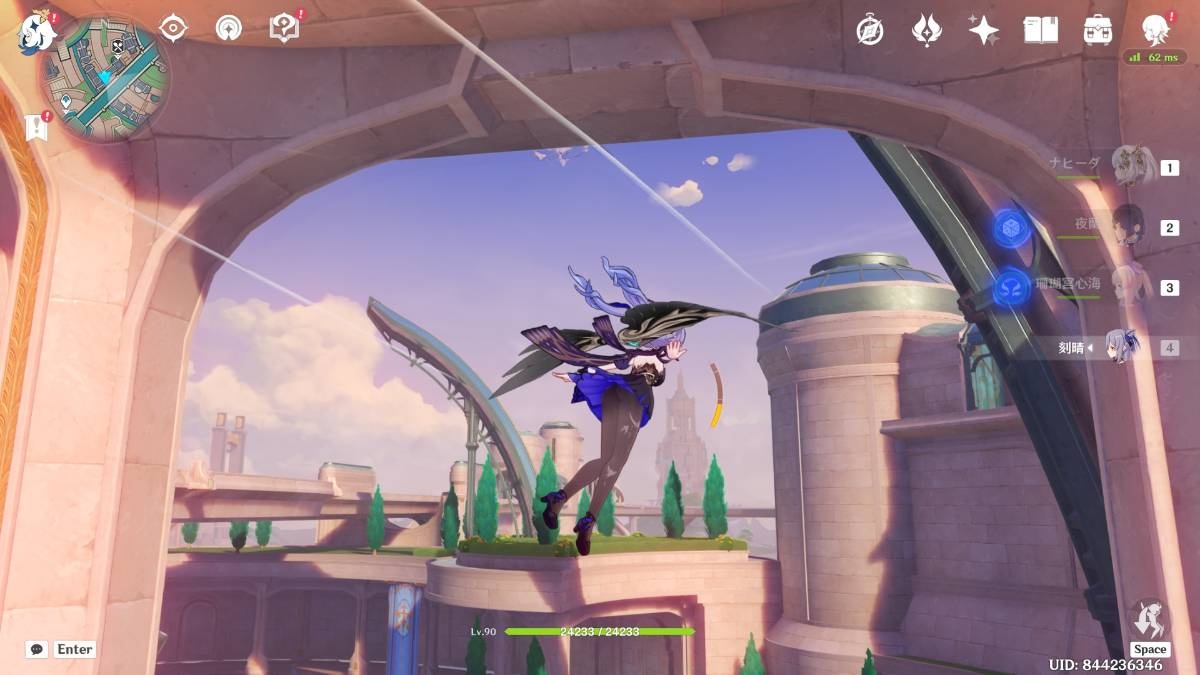Open the chat speech bubble
Image resolution: width=1200 pixels, height=675 pixels.
coord(37,649)
